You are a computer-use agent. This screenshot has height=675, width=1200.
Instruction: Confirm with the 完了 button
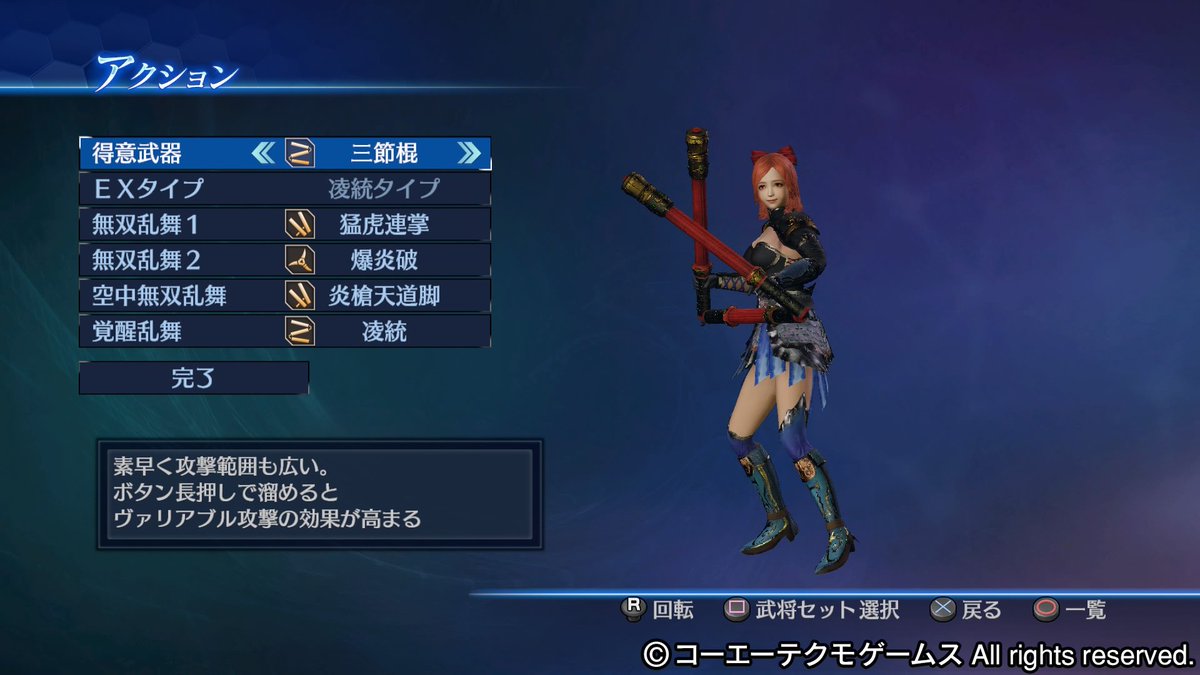(194, 378)
